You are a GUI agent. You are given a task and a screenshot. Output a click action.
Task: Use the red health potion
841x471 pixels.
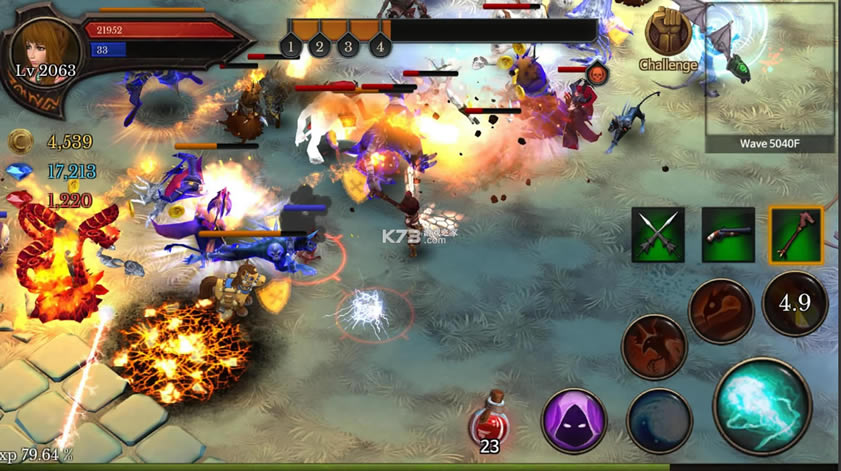point(489,422)
